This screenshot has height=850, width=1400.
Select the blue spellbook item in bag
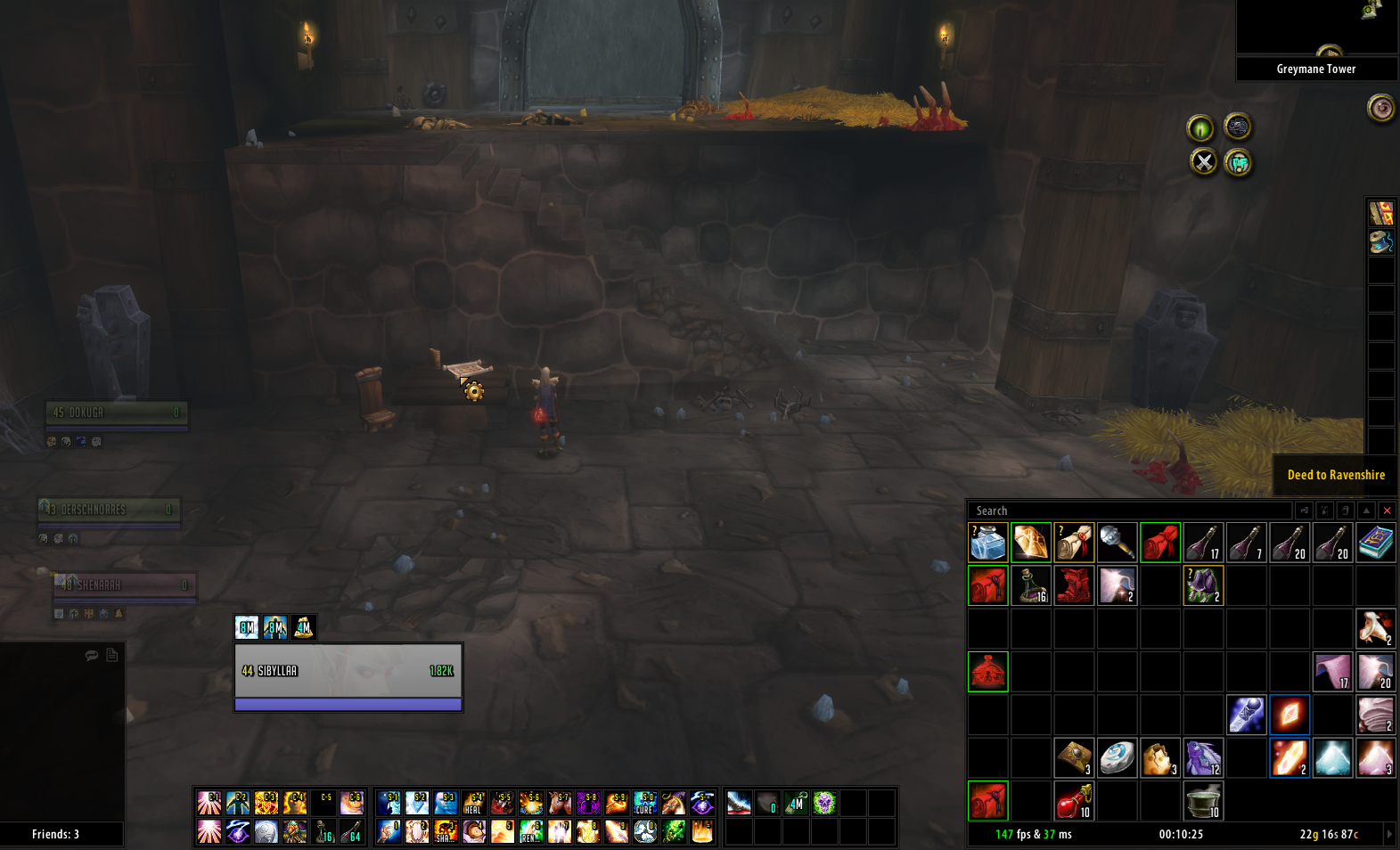[x=1375, y=543]
